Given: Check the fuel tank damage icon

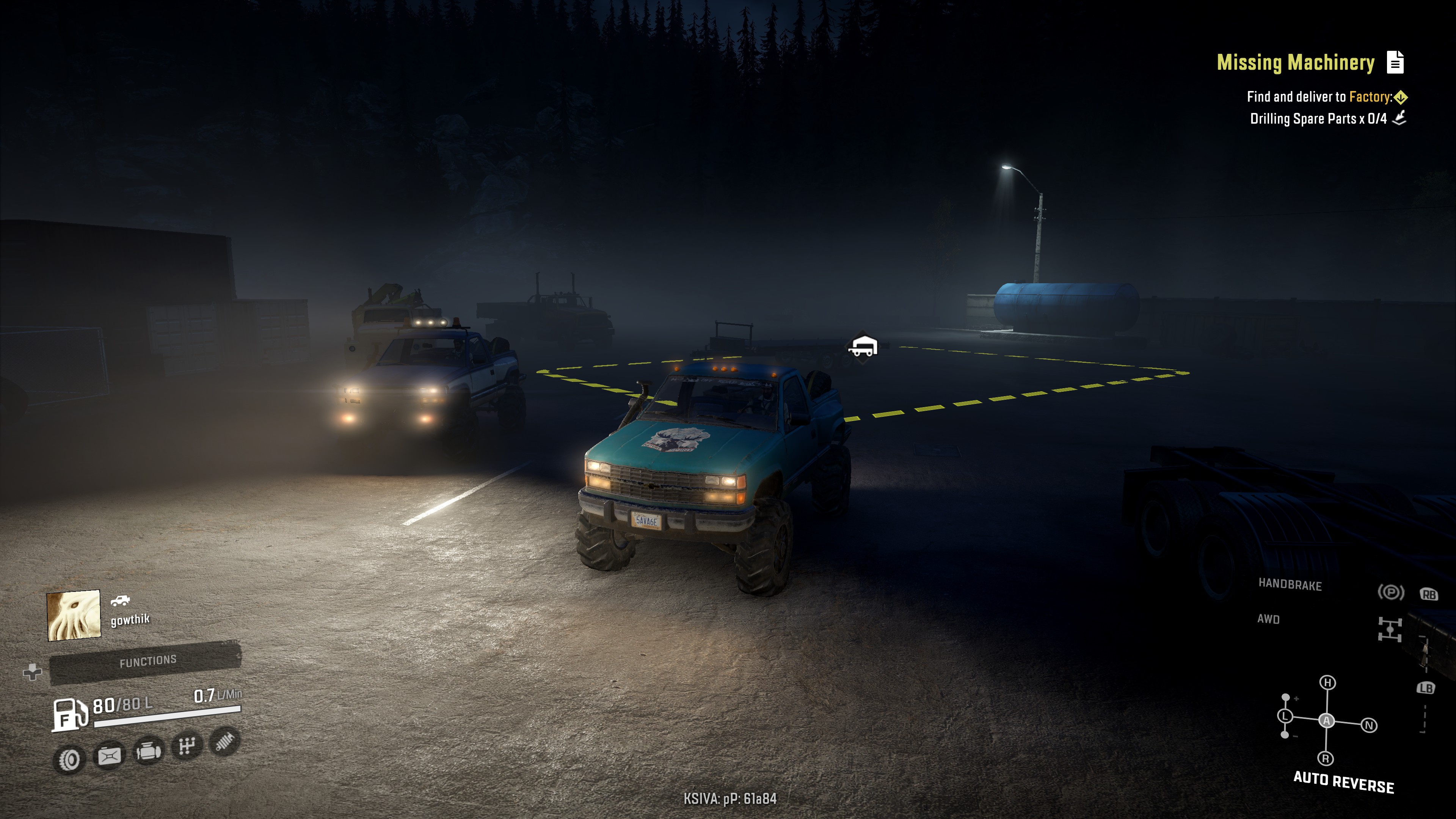Looking at the screenshot, I should coord(109,756).
